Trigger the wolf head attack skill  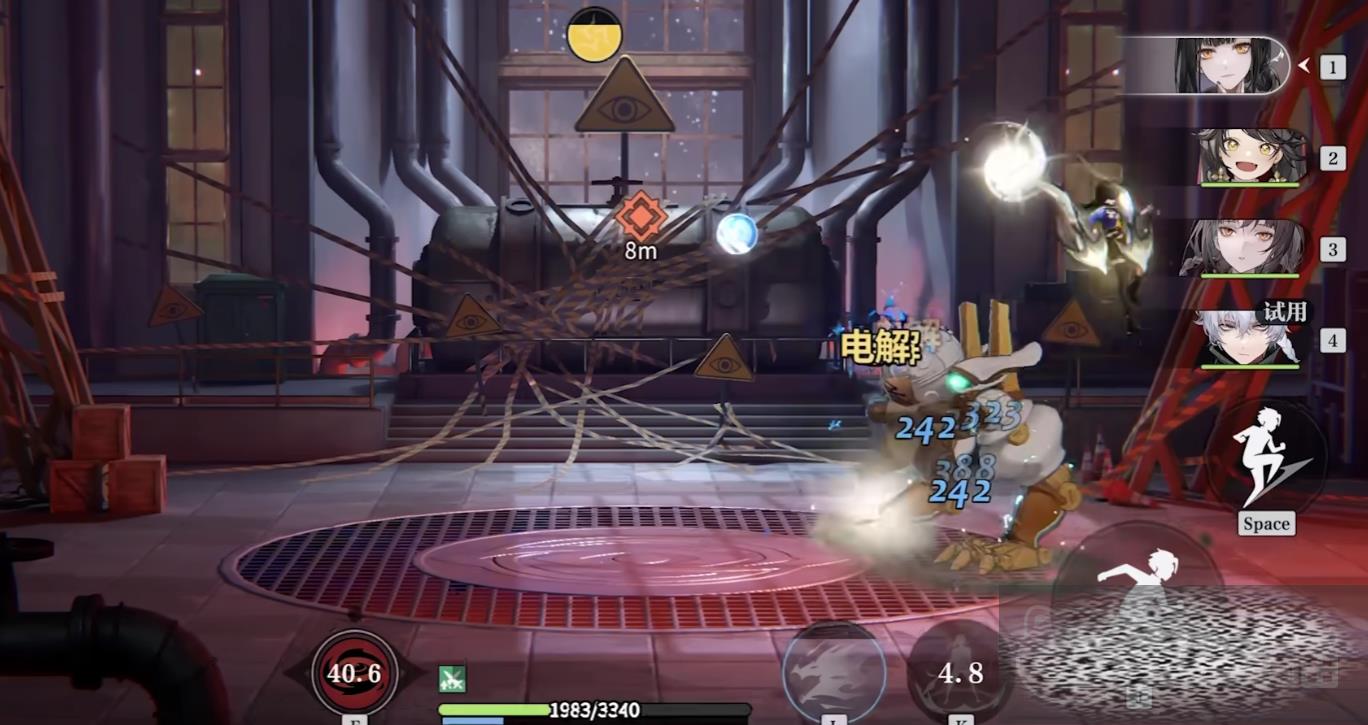[x=833, y=672]
